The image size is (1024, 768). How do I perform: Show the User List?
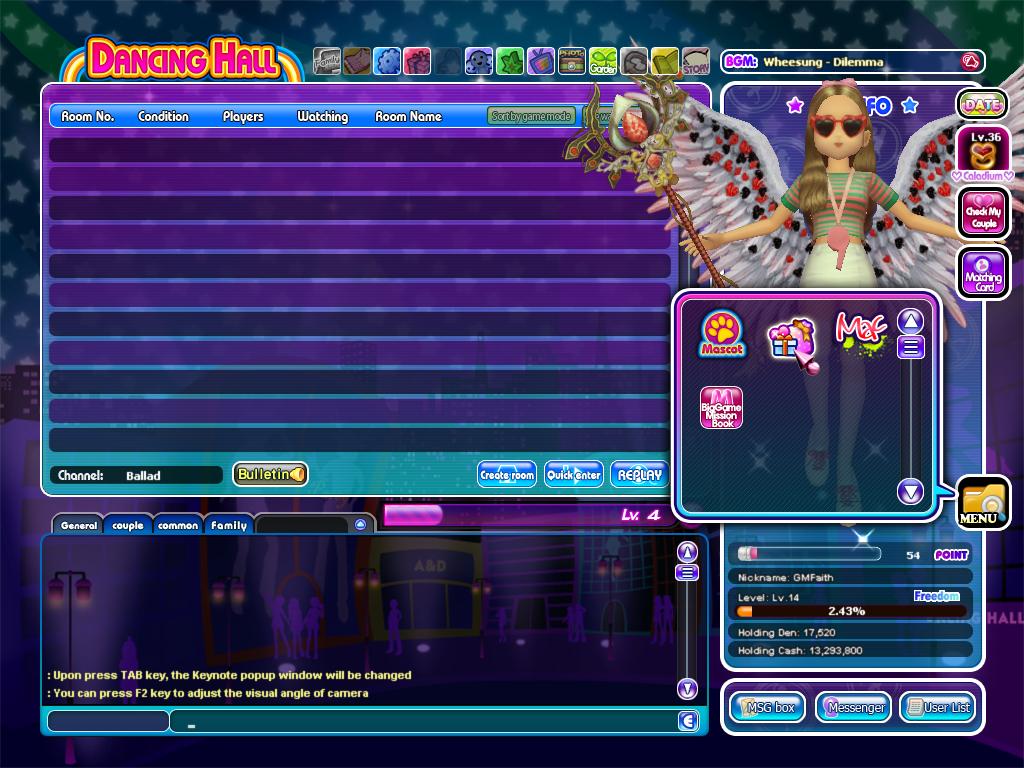pos(938,707)
